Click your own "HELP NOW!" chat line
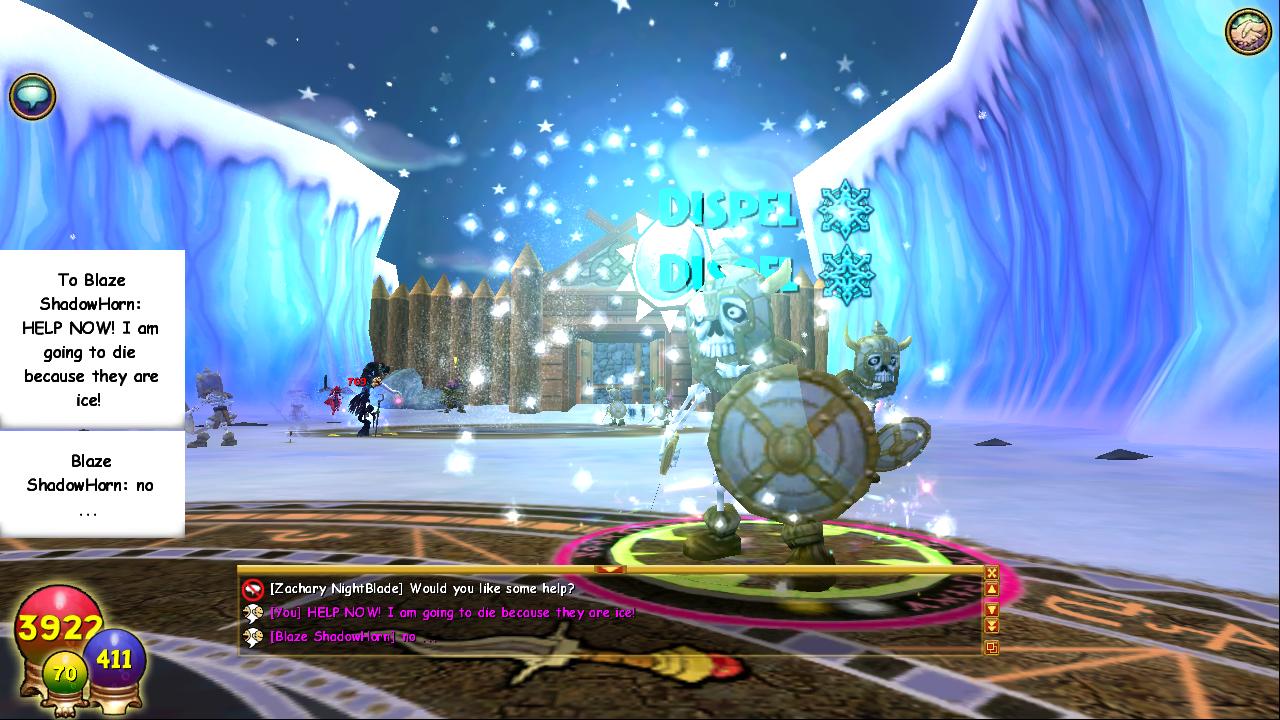 click(450, 613)
